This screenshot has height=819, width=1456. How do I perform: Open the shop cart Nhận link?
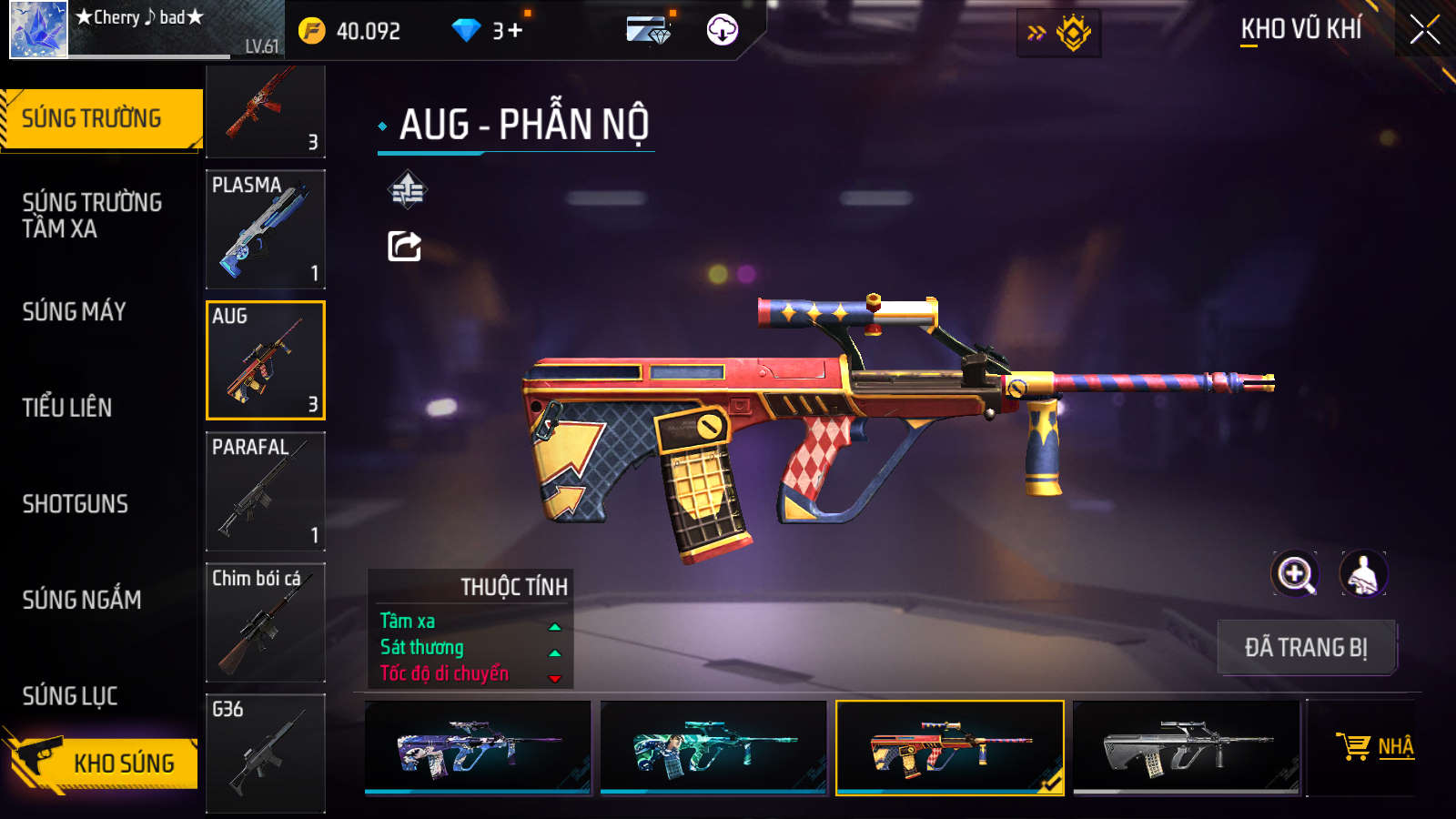coord(1376,747)
